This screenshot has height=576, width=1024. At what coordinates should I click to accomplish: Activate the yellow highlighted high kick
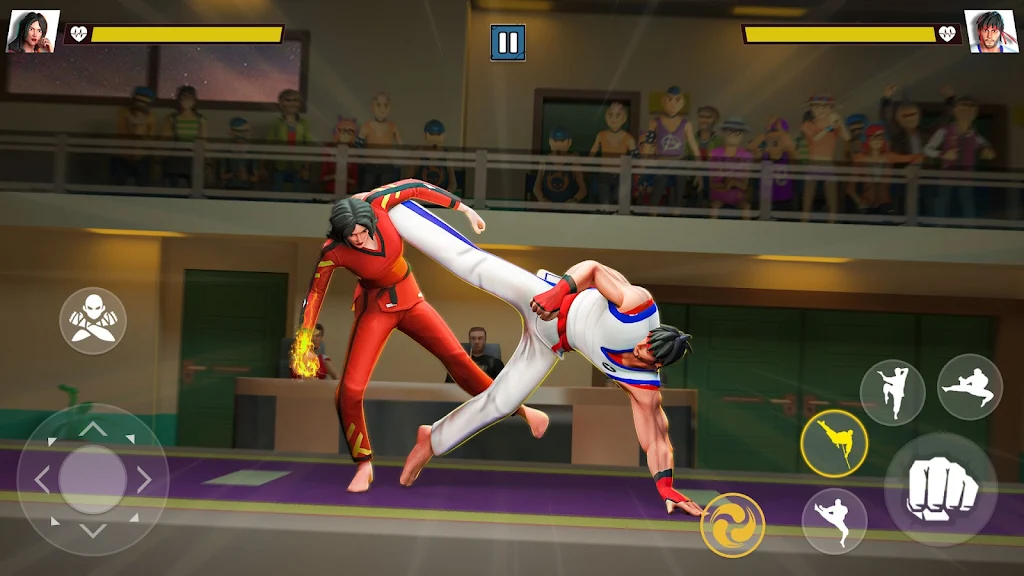click(x=834, y=443)
